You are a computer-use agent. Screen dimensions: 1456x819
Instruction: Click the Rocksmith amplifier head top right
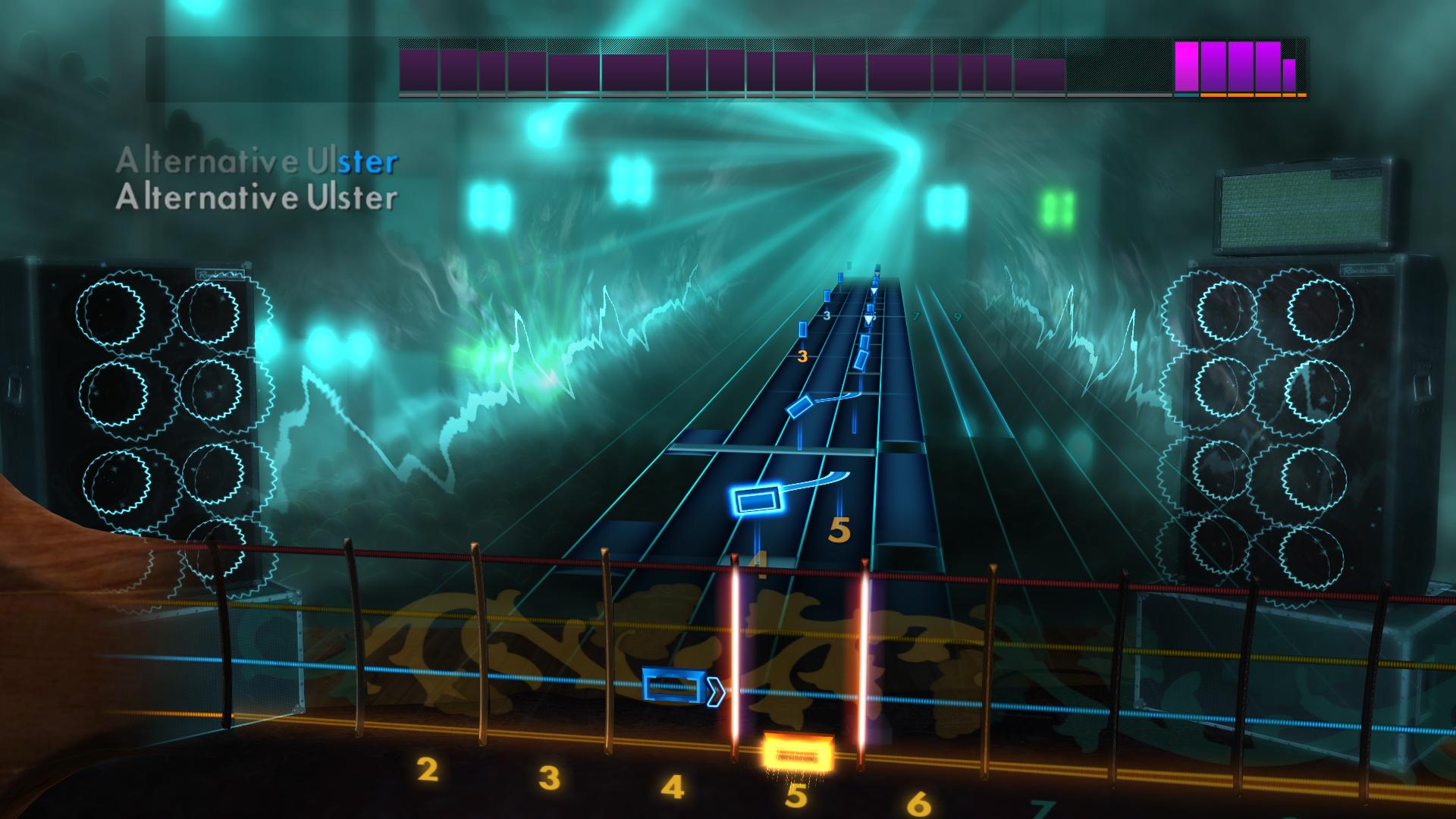(1306, 205)
